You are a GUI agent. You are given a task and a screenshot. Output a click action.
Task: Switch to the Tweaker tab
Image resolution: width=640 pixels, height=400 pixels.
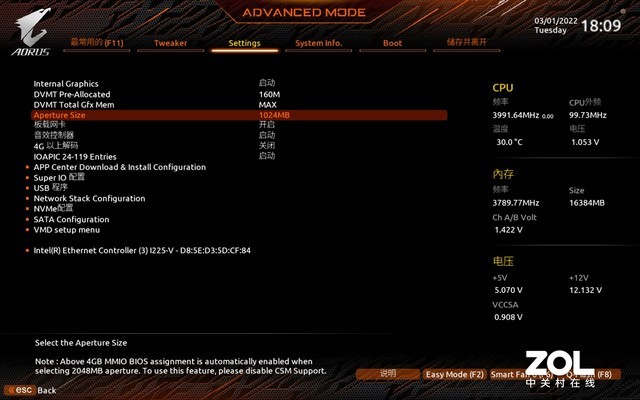click(x=170, y=43)
